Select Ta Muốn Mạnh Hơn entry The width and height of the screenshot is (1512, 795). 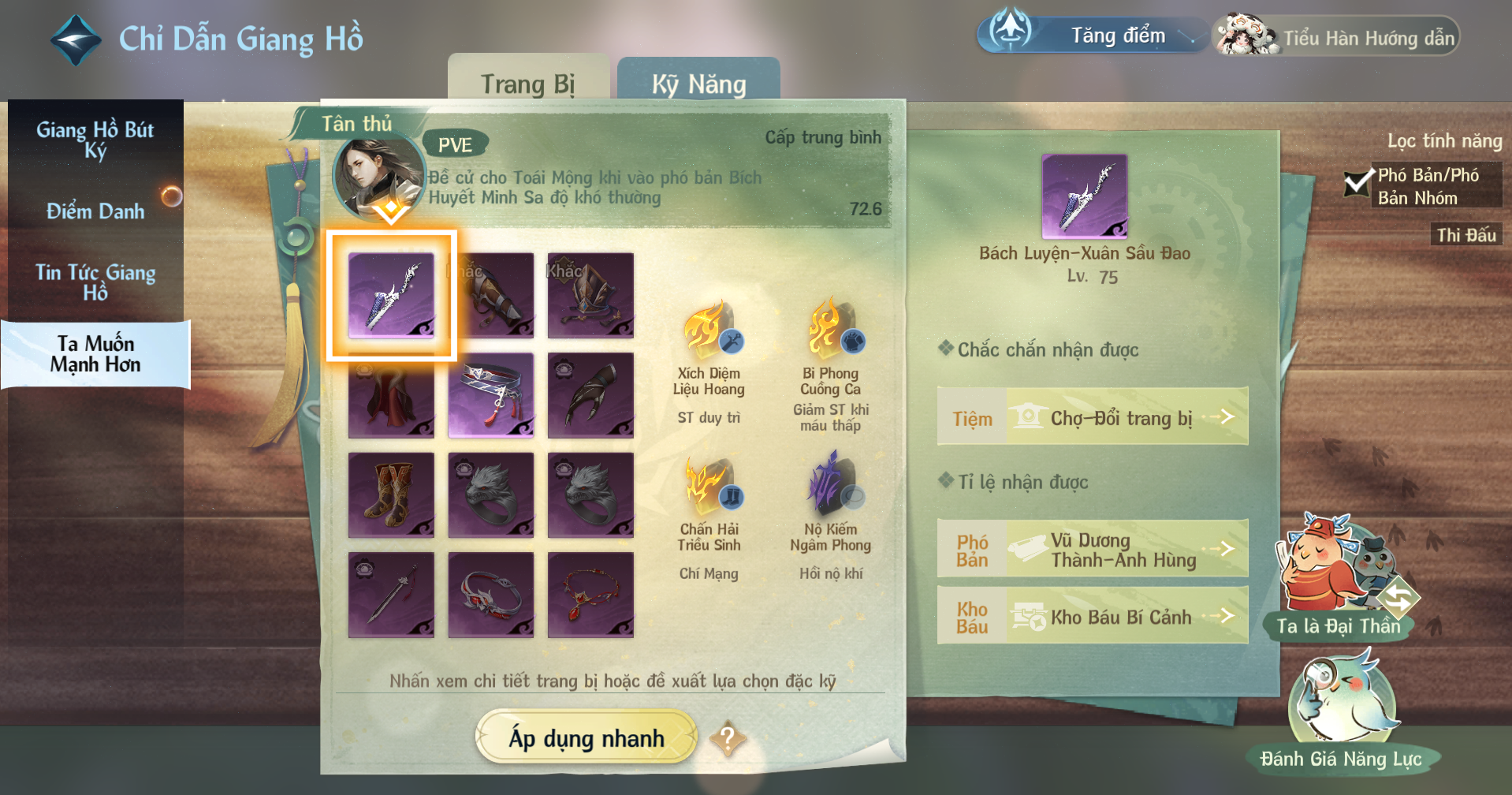pyautogui.click(x=95, y=353)
